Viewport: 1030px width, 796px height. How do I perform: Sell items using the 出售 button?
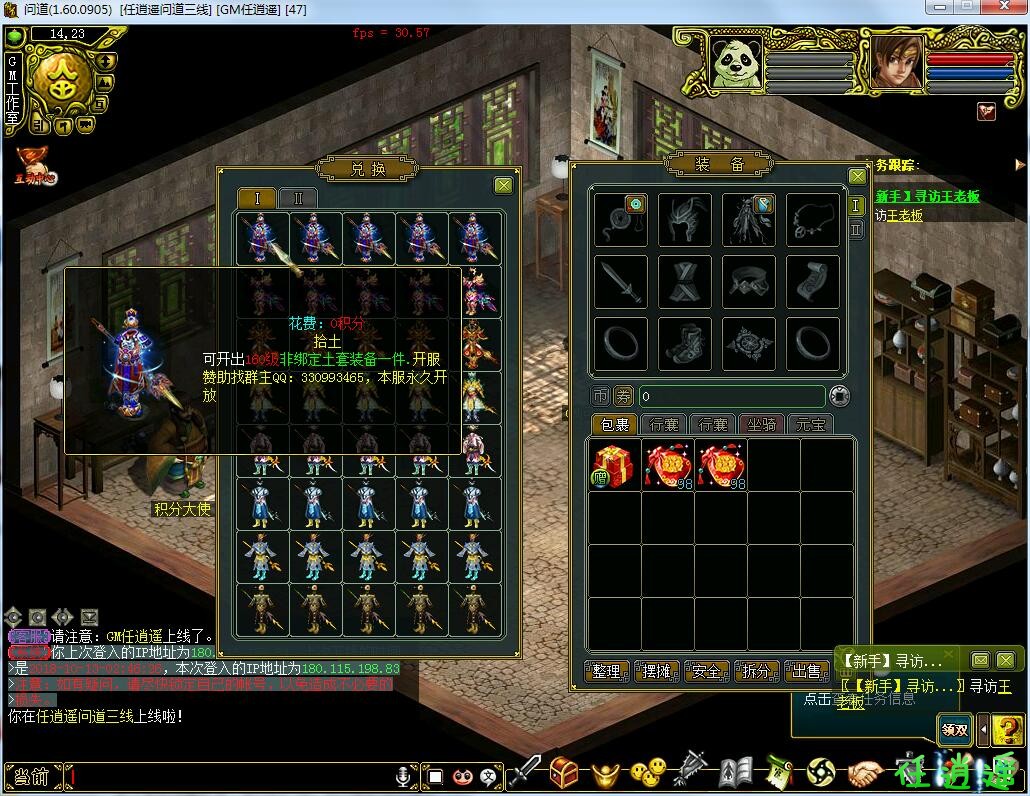click(806, 671)
